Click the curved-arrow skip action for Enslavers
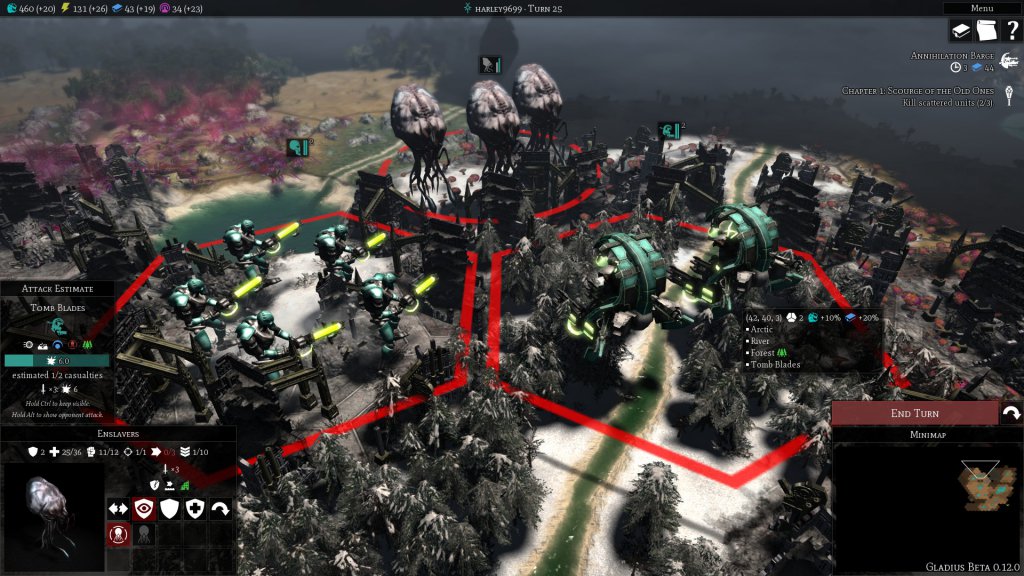This screenshot has height=576, width=1024. tap(220, 508)
